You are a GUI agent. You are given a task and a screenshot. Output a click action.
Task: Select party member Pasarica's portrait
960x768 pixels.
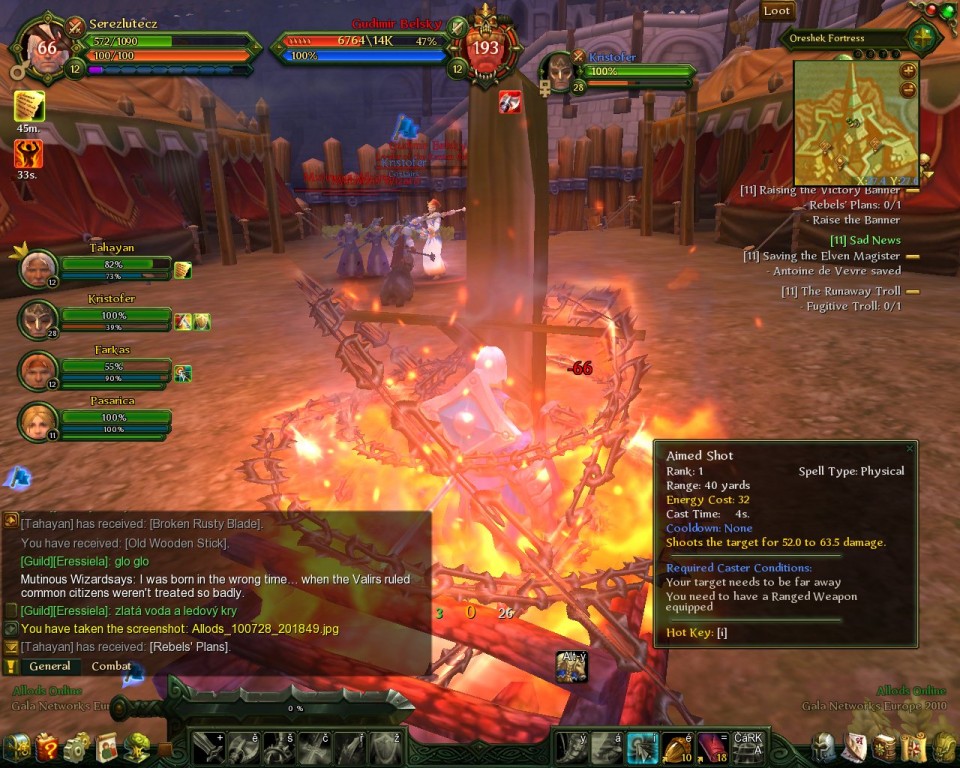pyautogui.click(x=38, y=421)
